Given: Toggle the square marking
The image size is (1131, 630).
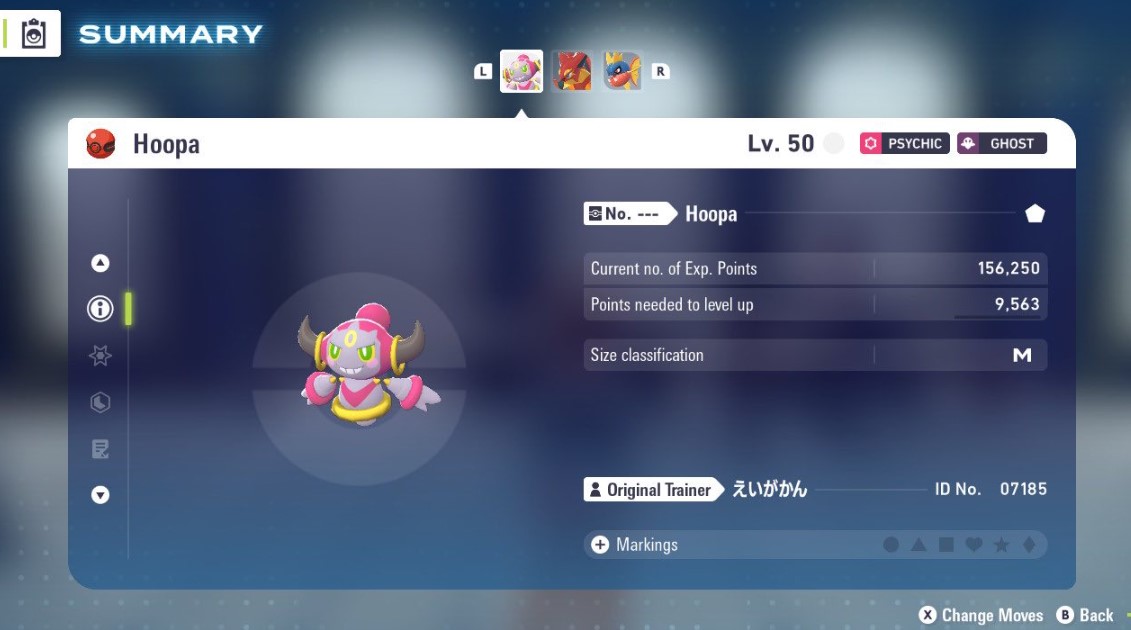Looking at the screenshot, I should [945, 545].
